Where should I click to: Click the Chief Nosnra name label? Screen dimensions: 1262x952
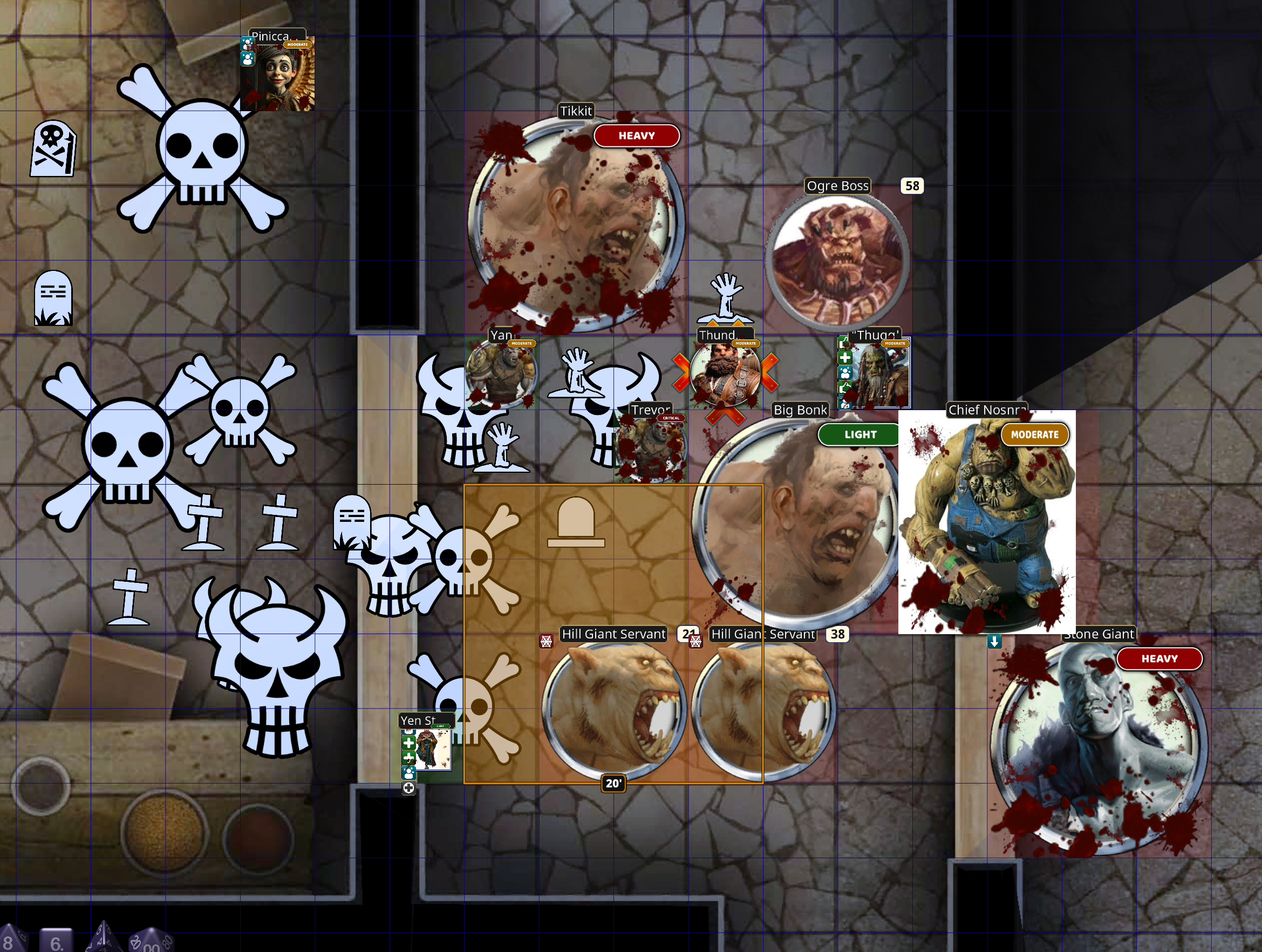coord(988,410)
